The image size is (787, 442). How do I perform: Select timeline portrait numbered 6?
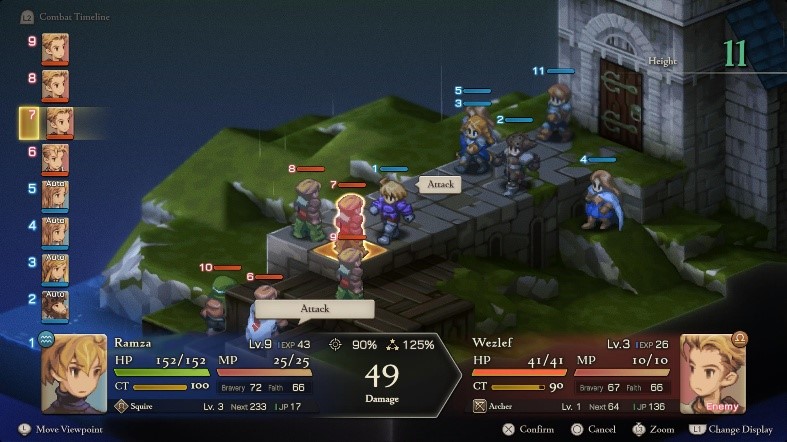click(x=55, y=157)
